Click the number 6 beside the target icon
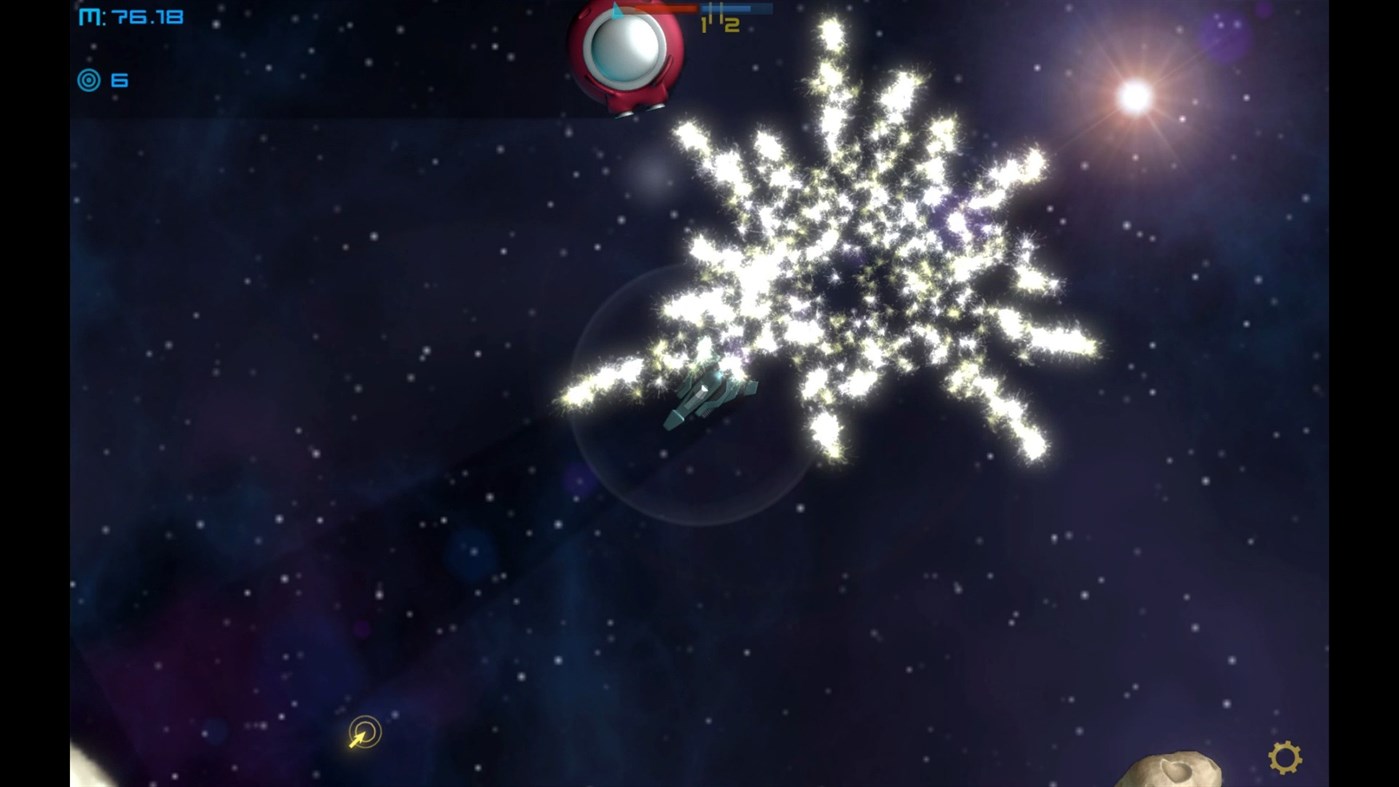Screen dimensions: 1399x787 coord(119,80)
